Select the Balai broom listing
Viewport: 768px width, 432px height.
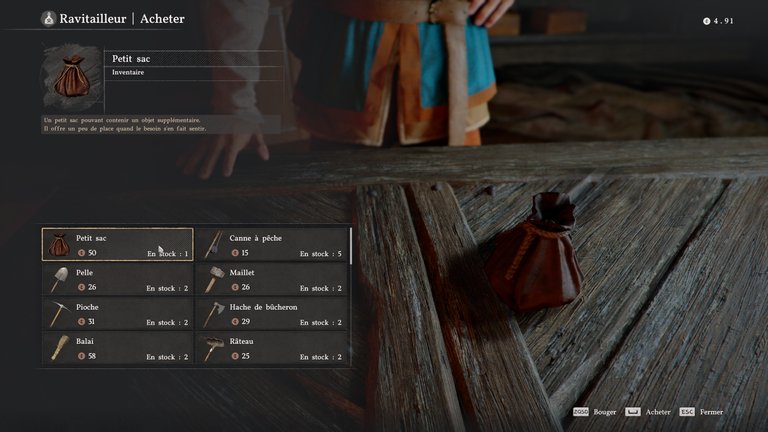coord(118,348)
